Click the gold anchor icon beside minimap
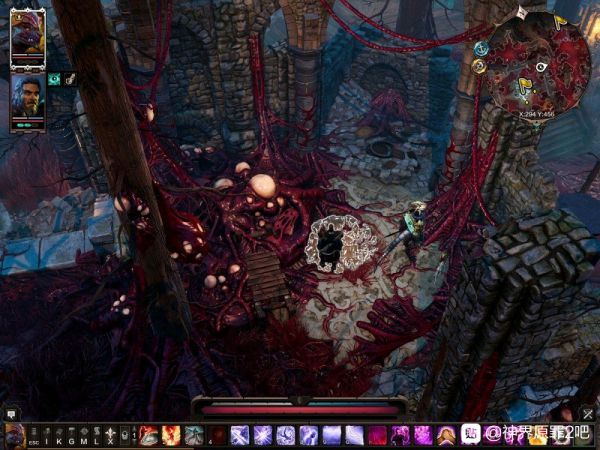Viewport: 600px width, 450px height. [x=479, y=66]
